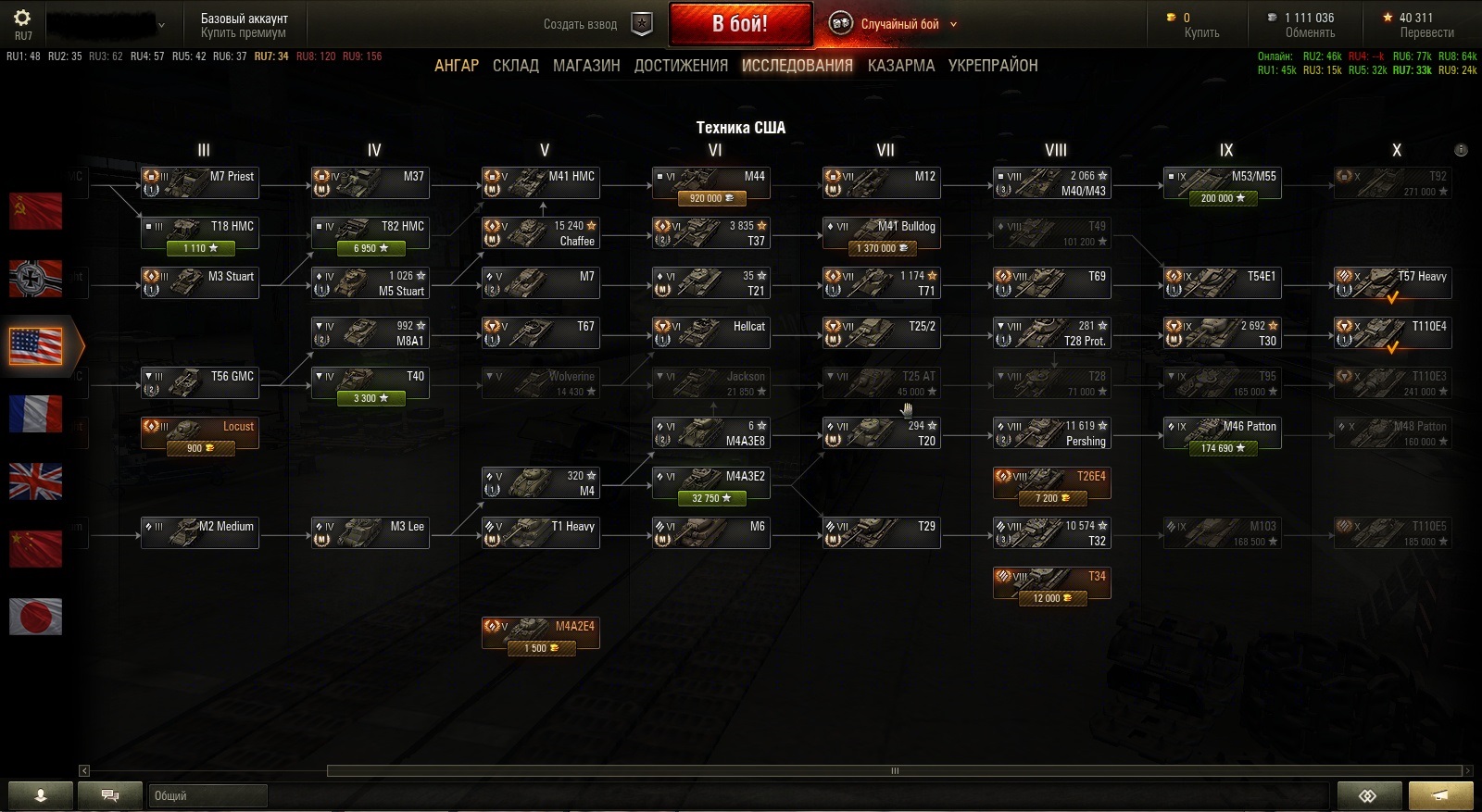Start battle with the red В бой! button
Viewport: 1482px width, 812px height.
click(740, 24)
